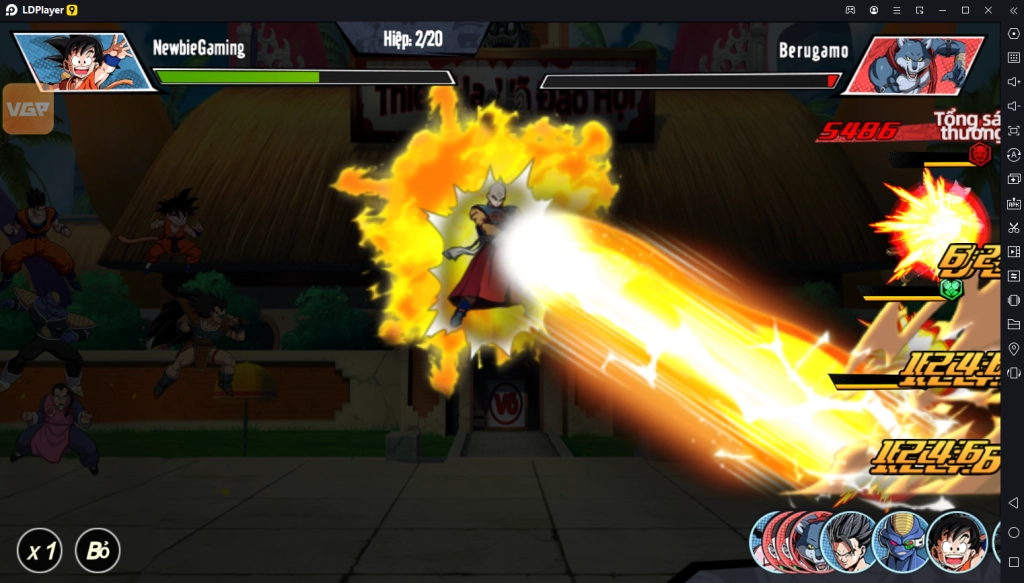This screenshot has height=583, width=1024.
Task: Select kid Goku's turn-order portrait
Action: (957, 543)
